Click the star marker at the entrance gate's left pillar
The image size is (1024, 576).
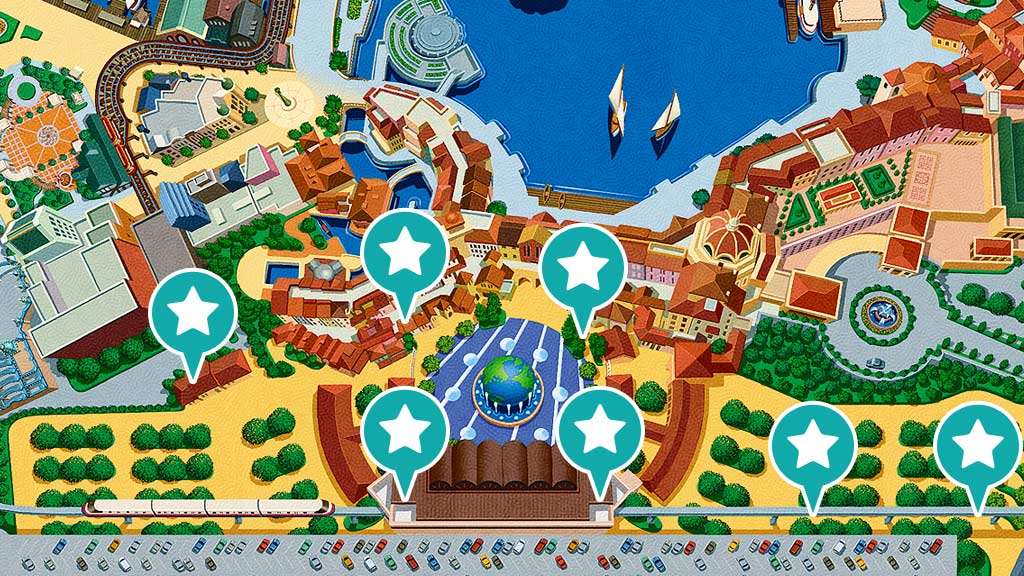pos(405,431)
